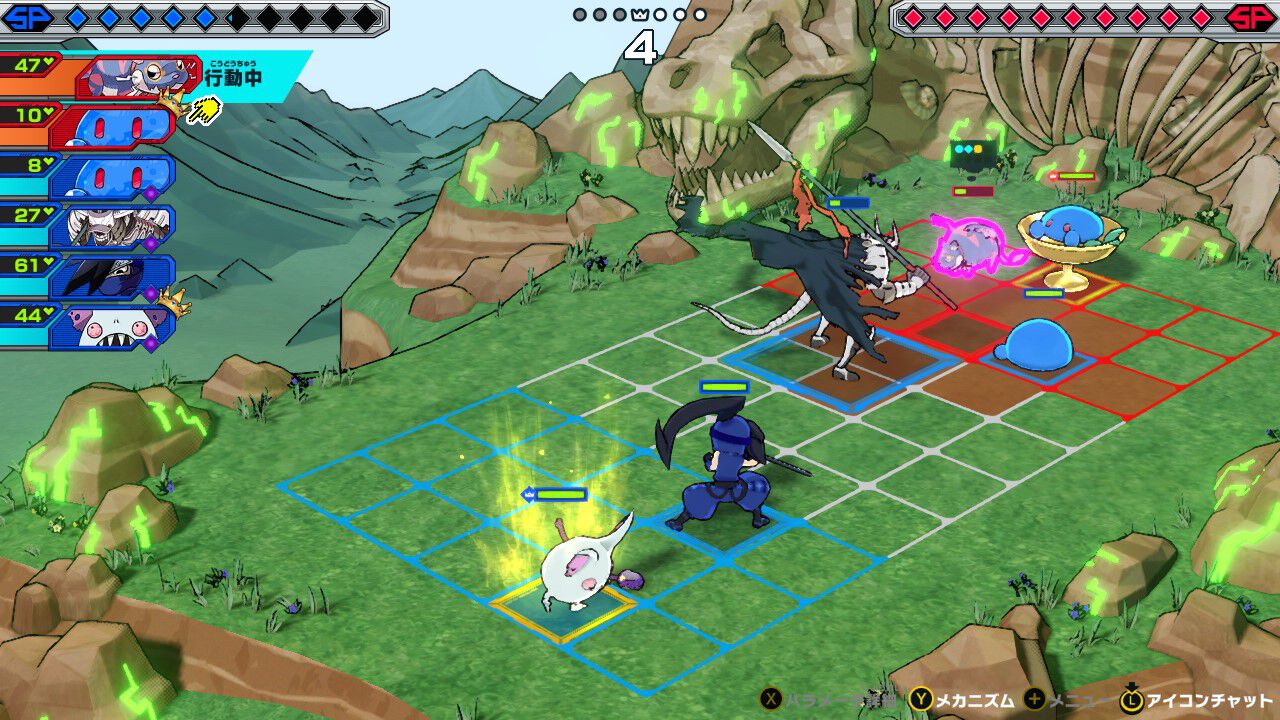The height and width of the screenshot is (720, 1280).
Task: Select the skeleton whale portrait at 44 HP
Action: point(125,325)
